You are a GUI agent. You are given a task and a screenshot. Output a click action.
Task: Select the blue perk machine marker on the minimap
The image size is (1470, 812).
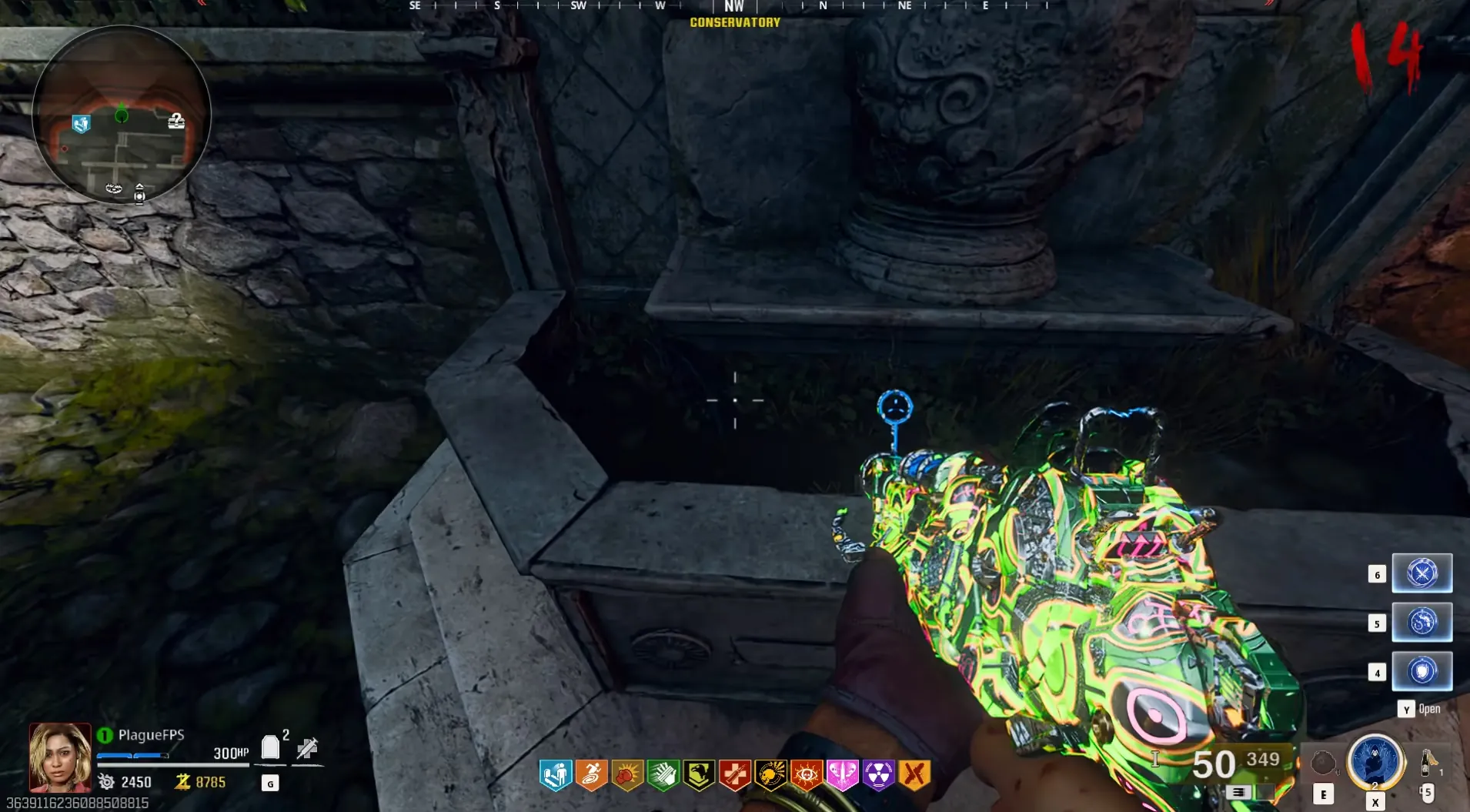(x=81, y=123)
